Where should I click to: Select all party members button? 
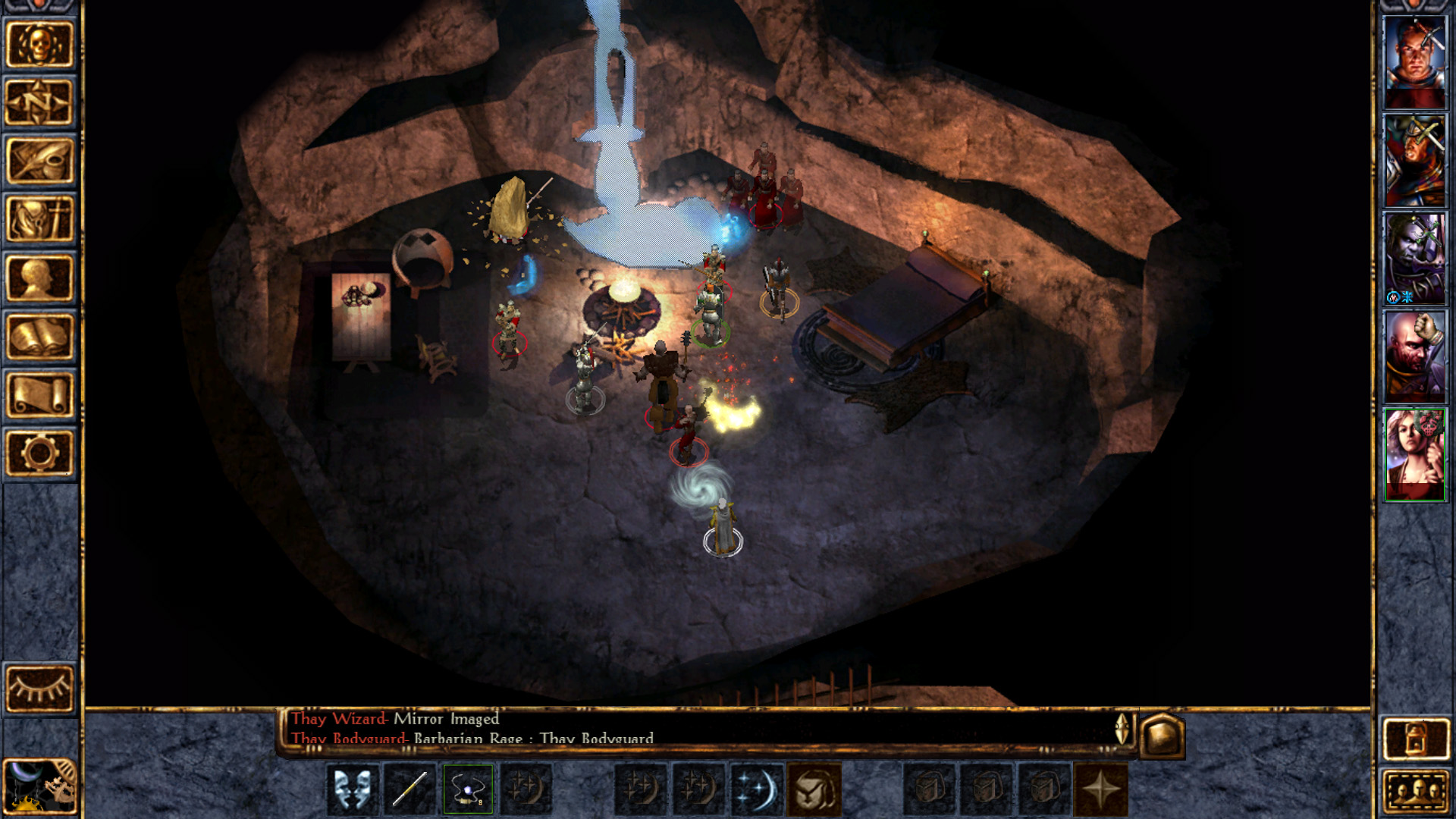(1415, 791)
